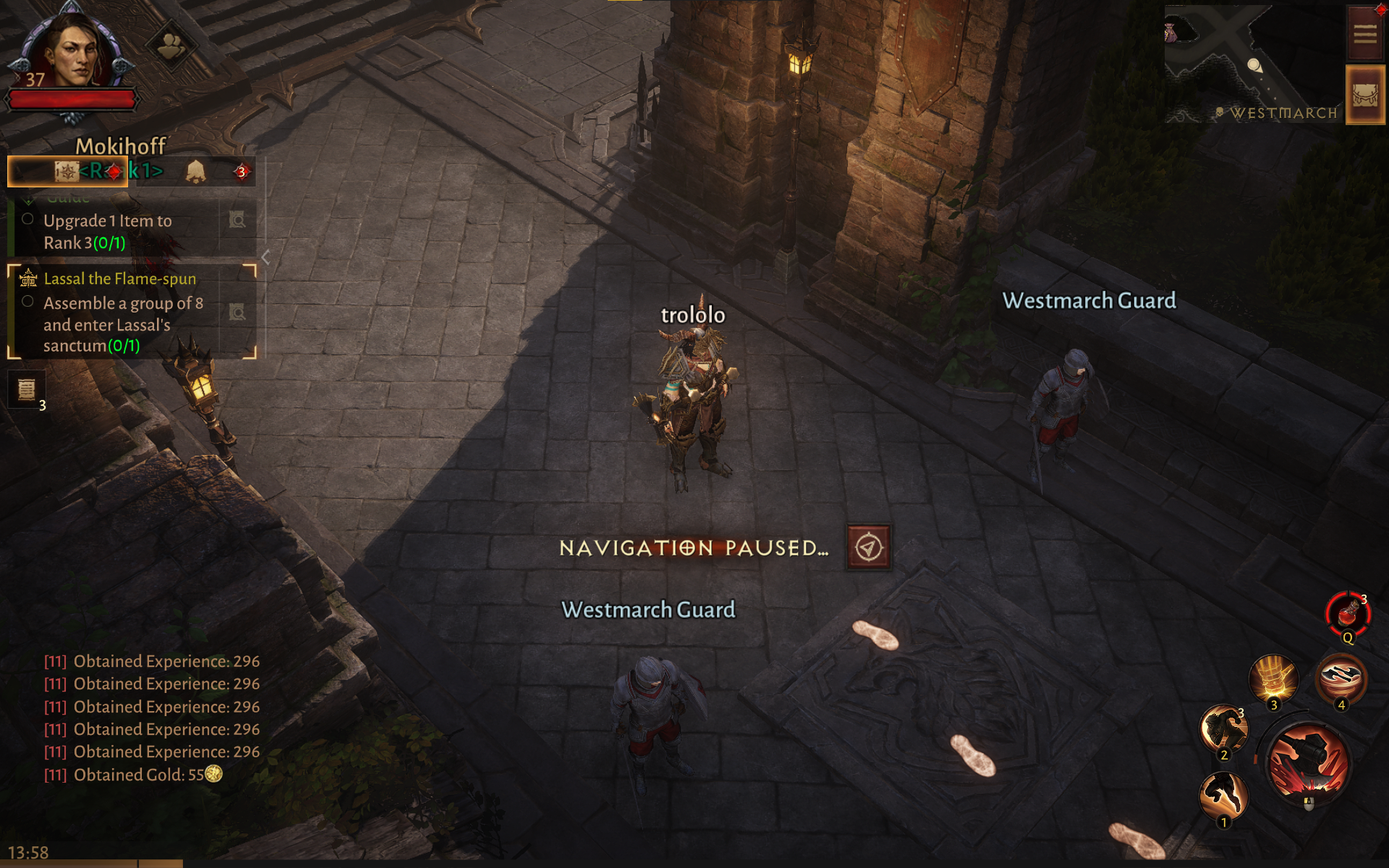The width and height of the screenshot is (1389, 868).
Task: Activate the whirlwind axe skill
Action: pyautogui.click(x=1341, y=678)
